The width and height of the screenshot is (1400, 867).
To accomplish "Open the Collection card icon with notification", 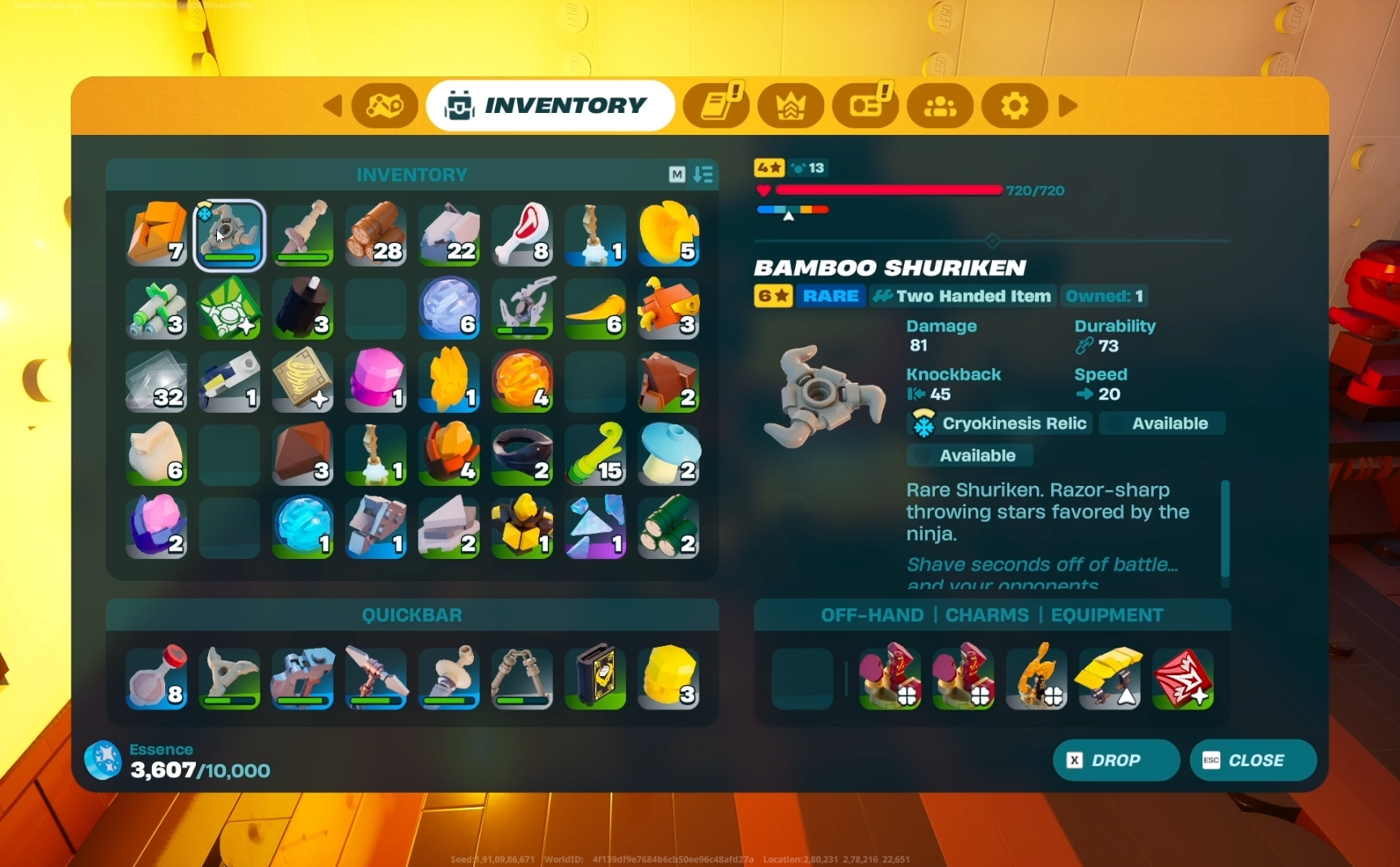I will [864, 106].
